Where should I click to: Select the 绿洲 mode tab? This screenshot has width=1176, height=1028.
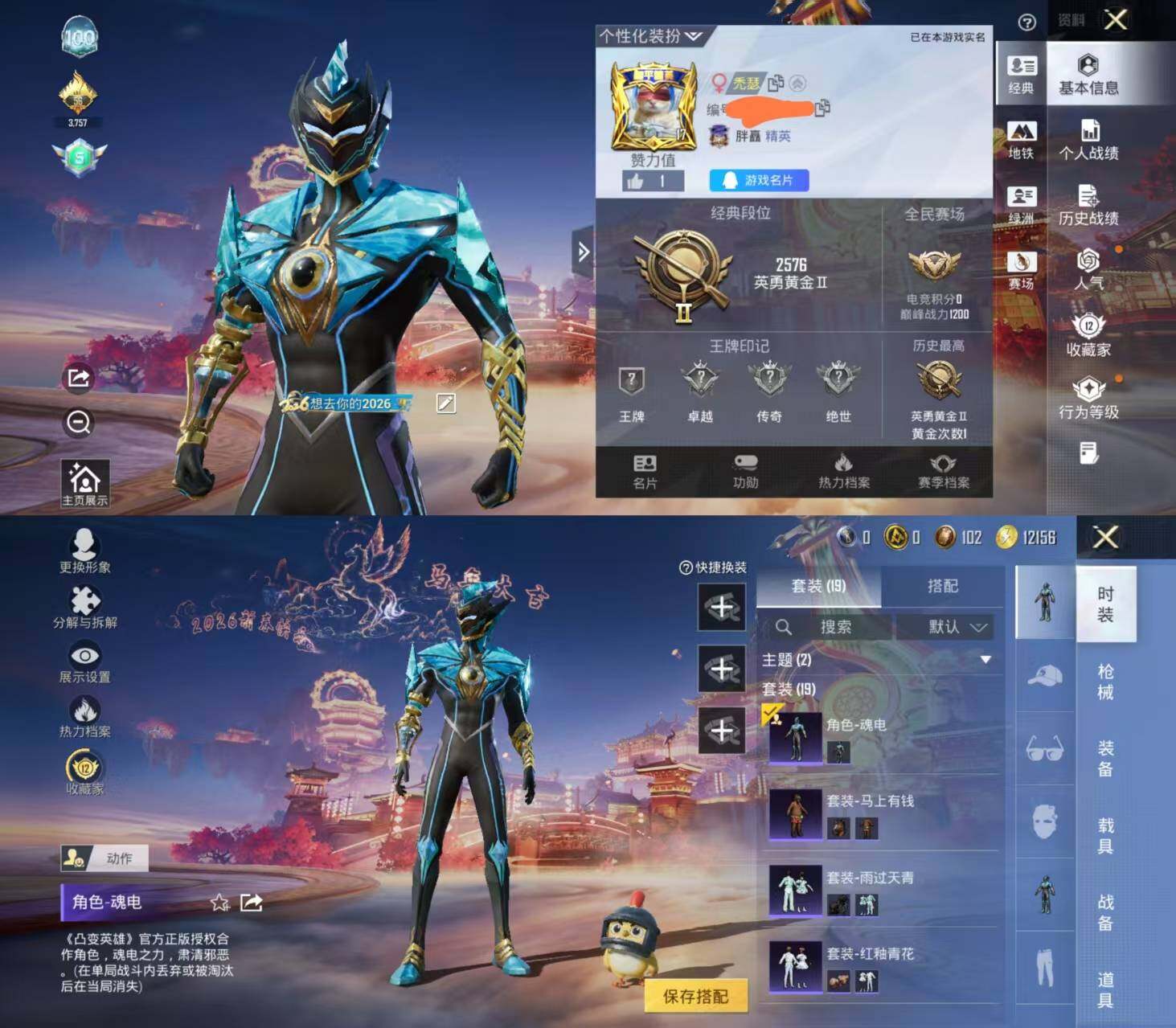click(x=1021, y=205)
